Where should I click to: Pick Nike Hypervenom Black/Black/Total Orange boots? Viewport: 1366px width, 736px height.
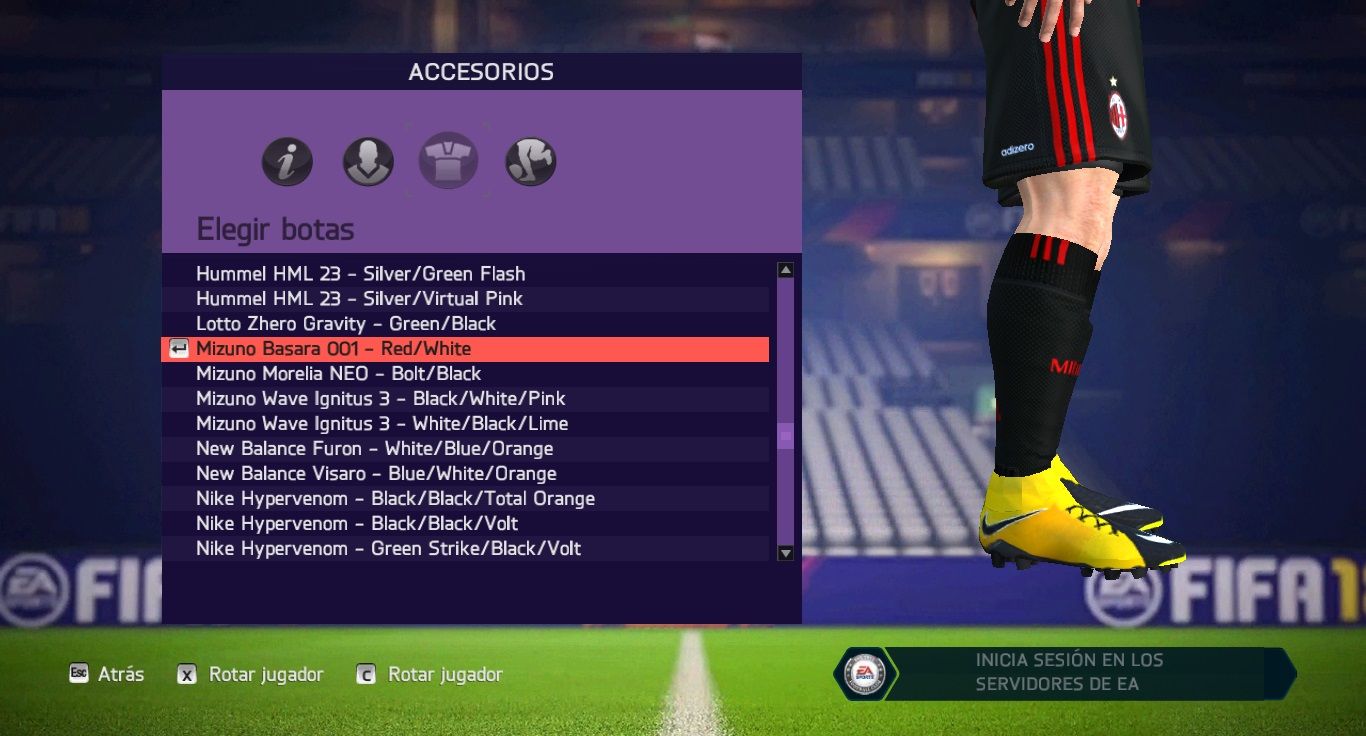point(395,499)
